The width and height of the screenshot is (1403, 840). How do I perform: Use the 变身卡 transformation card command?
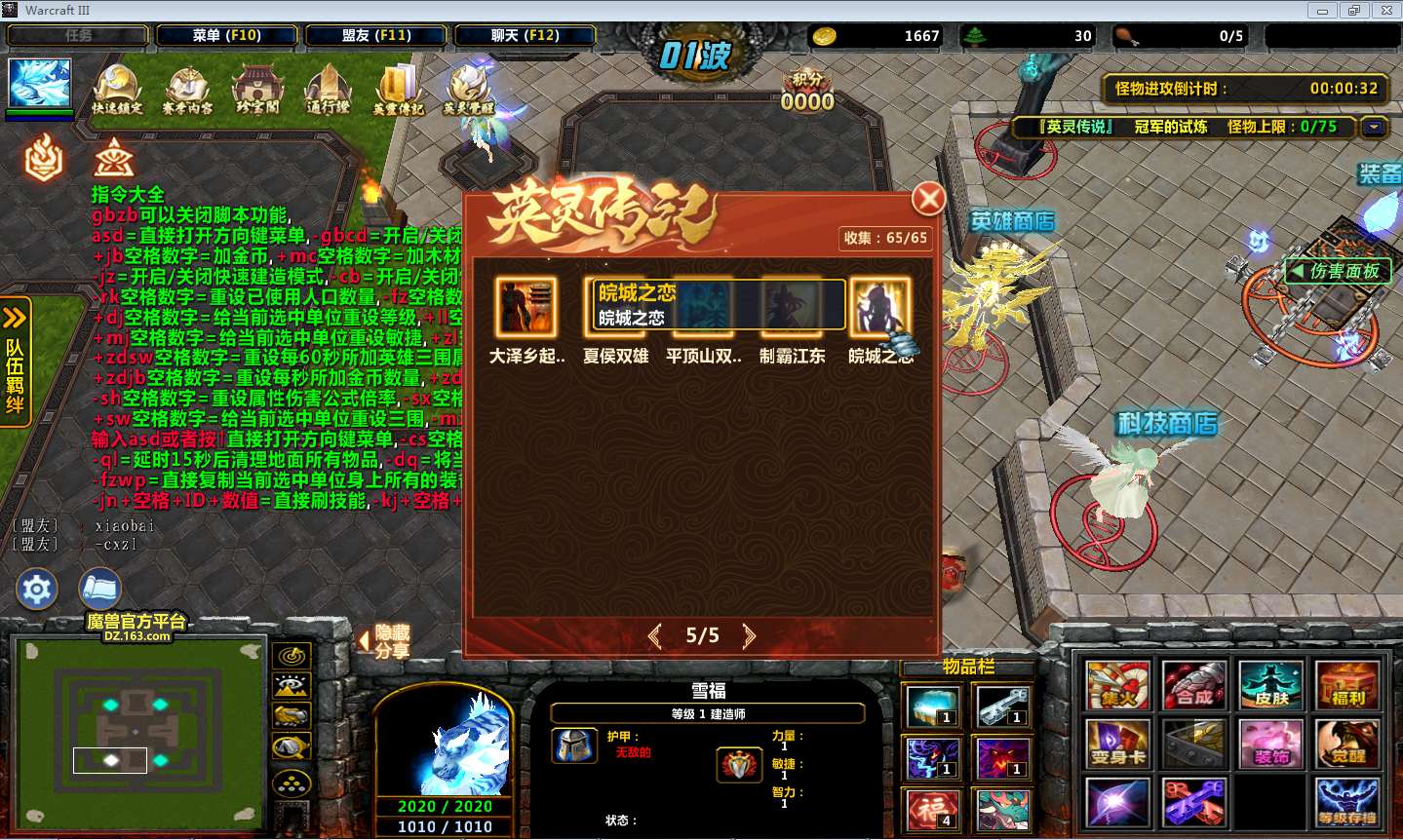click(1117, 745)
